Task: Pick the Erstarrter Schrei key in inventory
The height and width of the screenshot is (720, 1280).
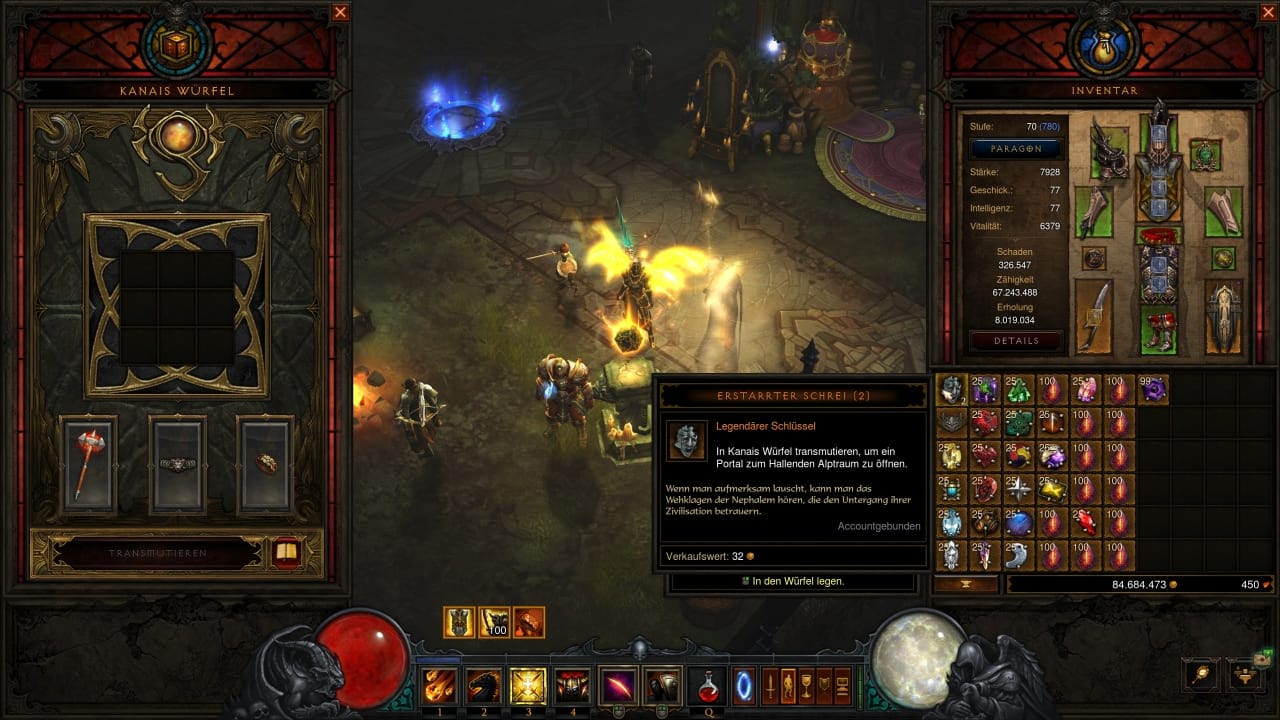Action: 951,390
